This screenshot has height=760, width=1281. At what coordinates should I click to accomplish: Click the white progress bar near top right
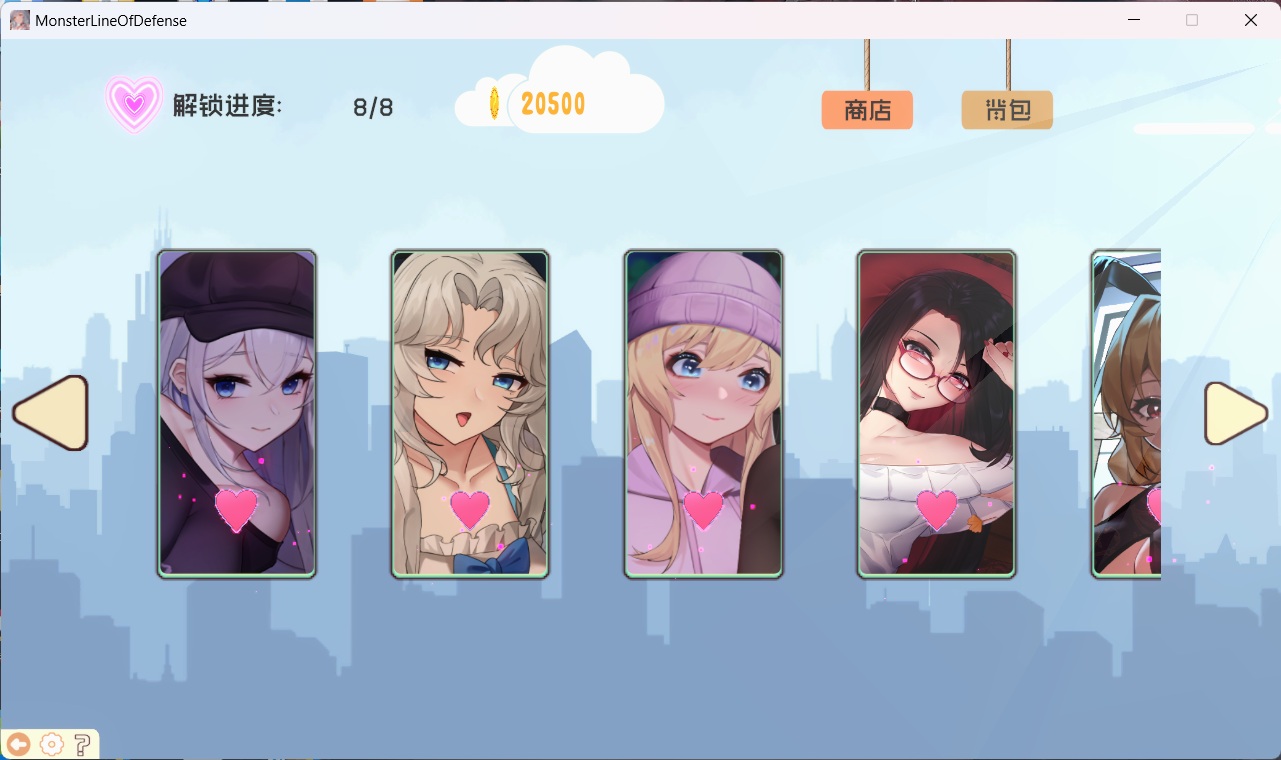click(1193, 127)
